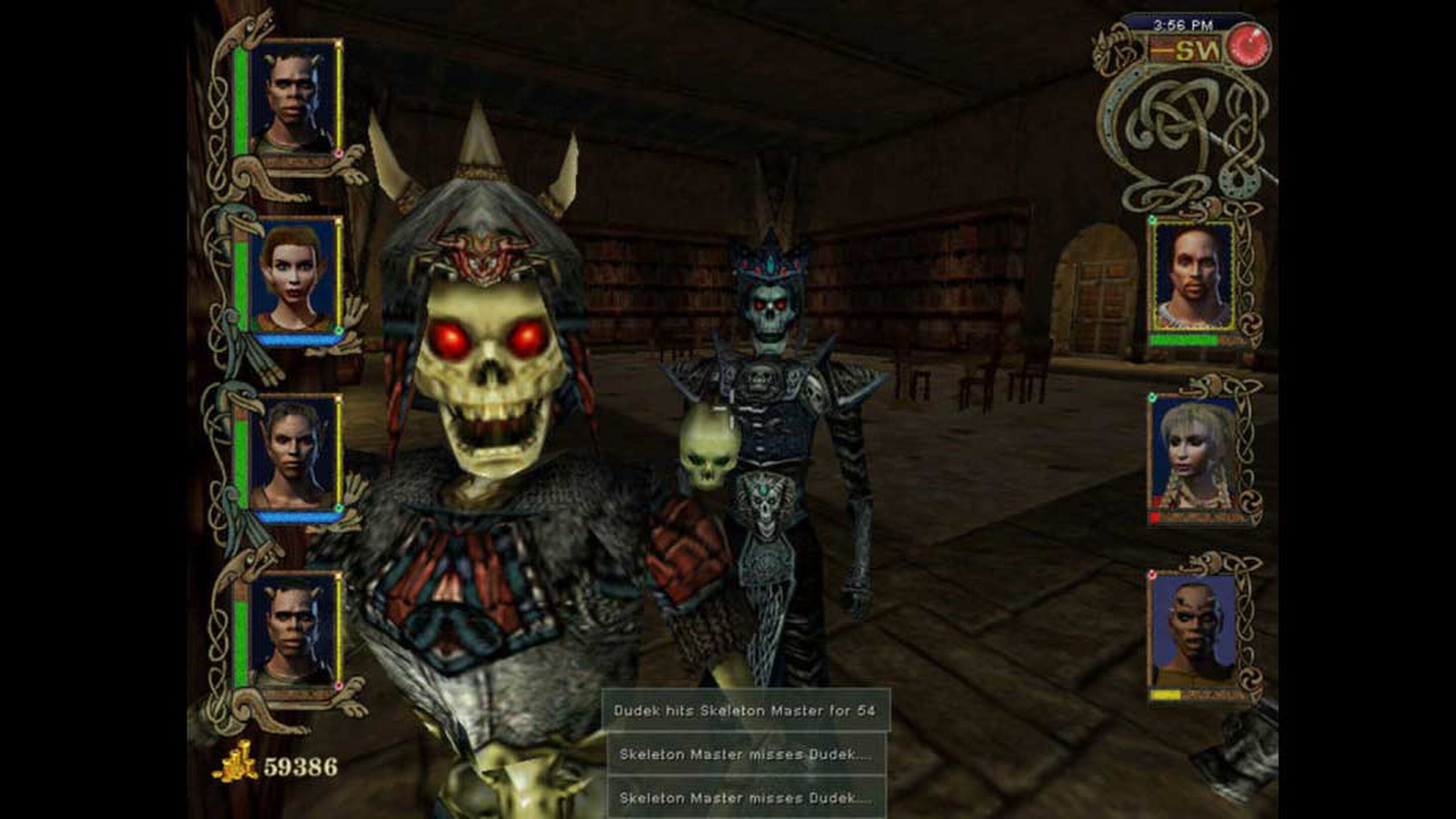Click the red danger gem beside the compass

click(1249, 45)
